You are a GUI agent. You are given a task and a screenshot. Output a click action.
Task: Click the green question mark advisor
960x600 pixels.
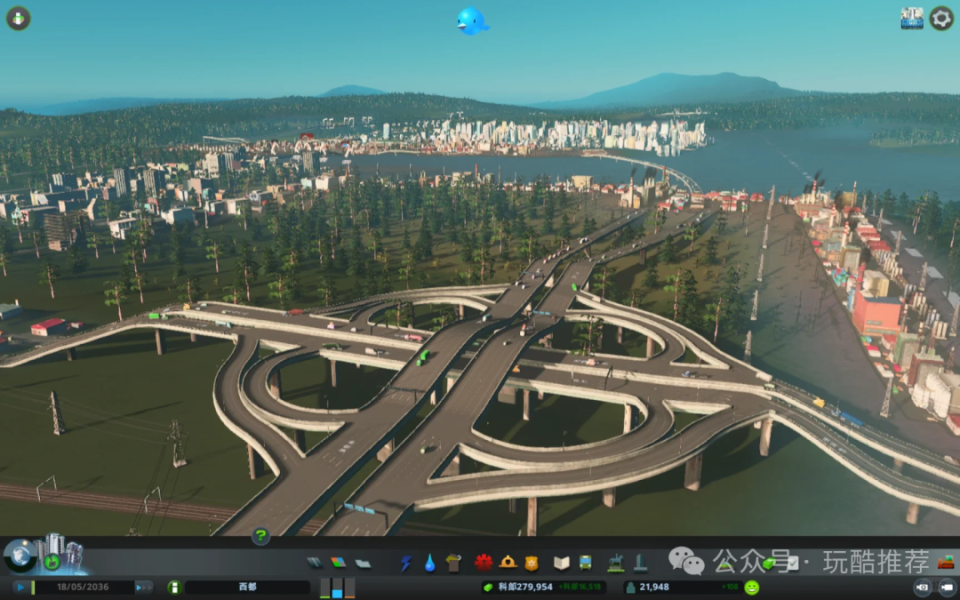point(260,536)
